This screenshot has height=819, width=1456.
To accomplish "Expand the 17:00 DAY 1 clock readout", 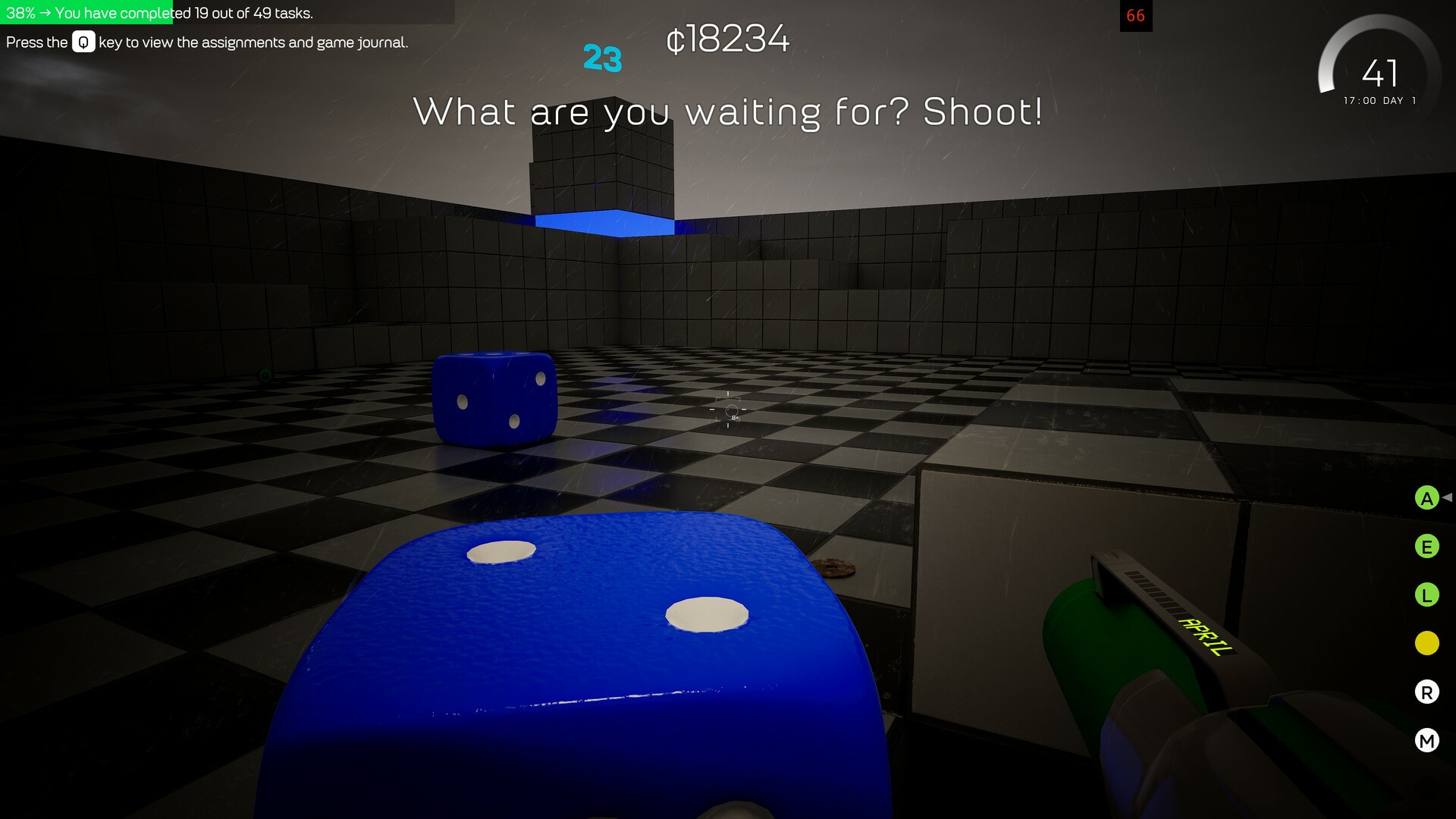I will (1380, 99).
